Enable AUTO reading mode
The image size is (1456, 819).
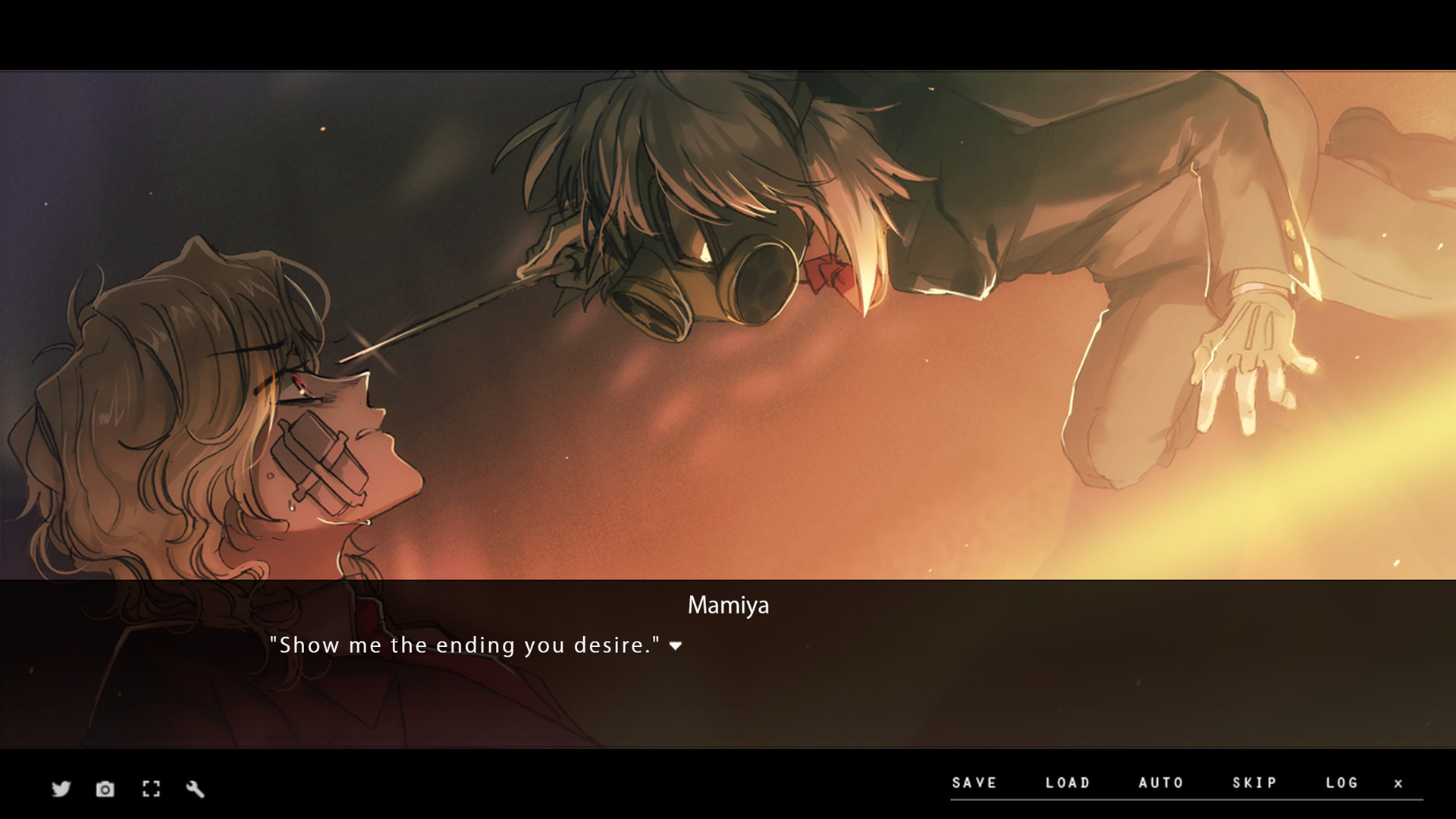coord(1160,783)
